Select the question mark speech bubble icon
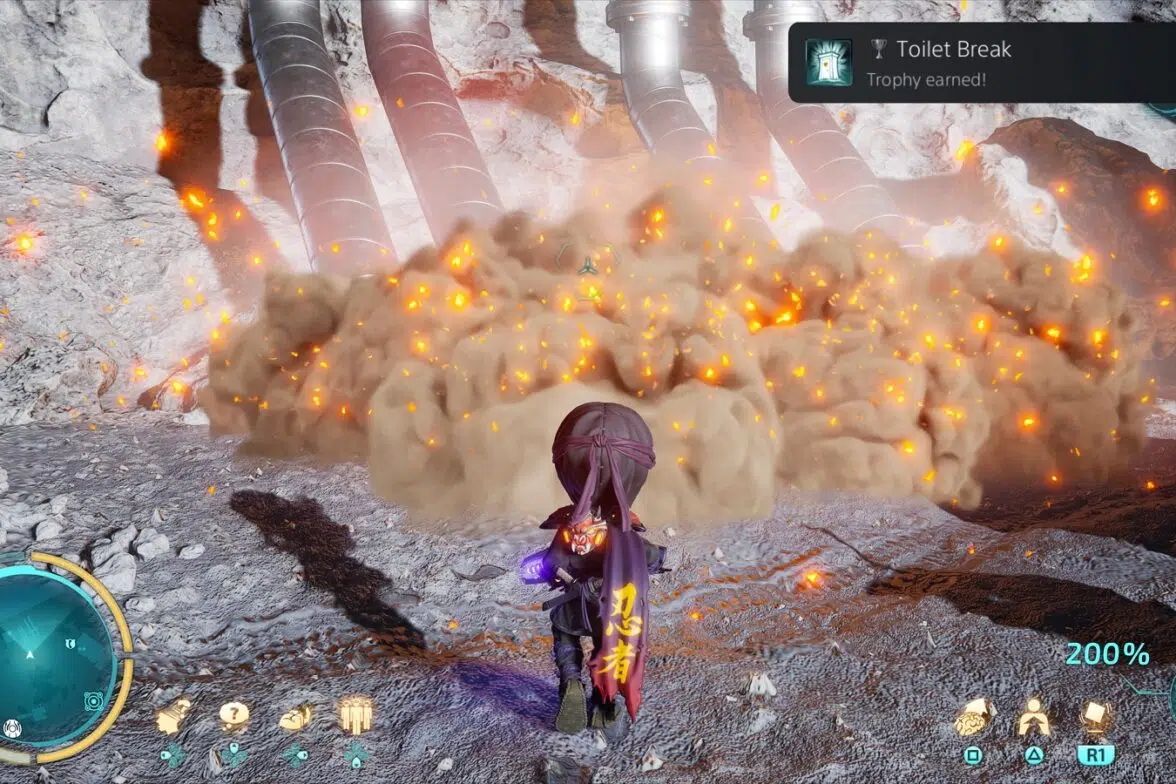1176x784 pixels. pyautogui.click(x=234, y=716)
